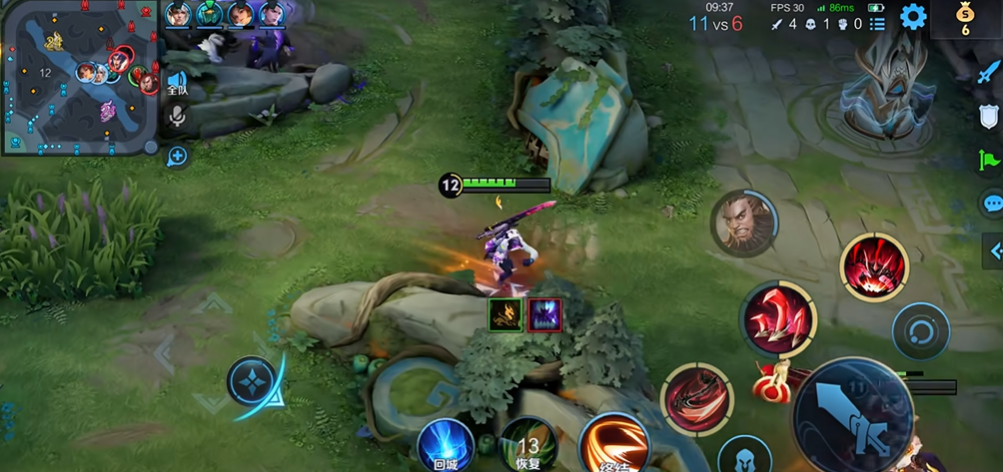The height and width of the screenshot is (472, 1003).
Task: Activate the red demon ultimate skill
Action: pos(873,267)
